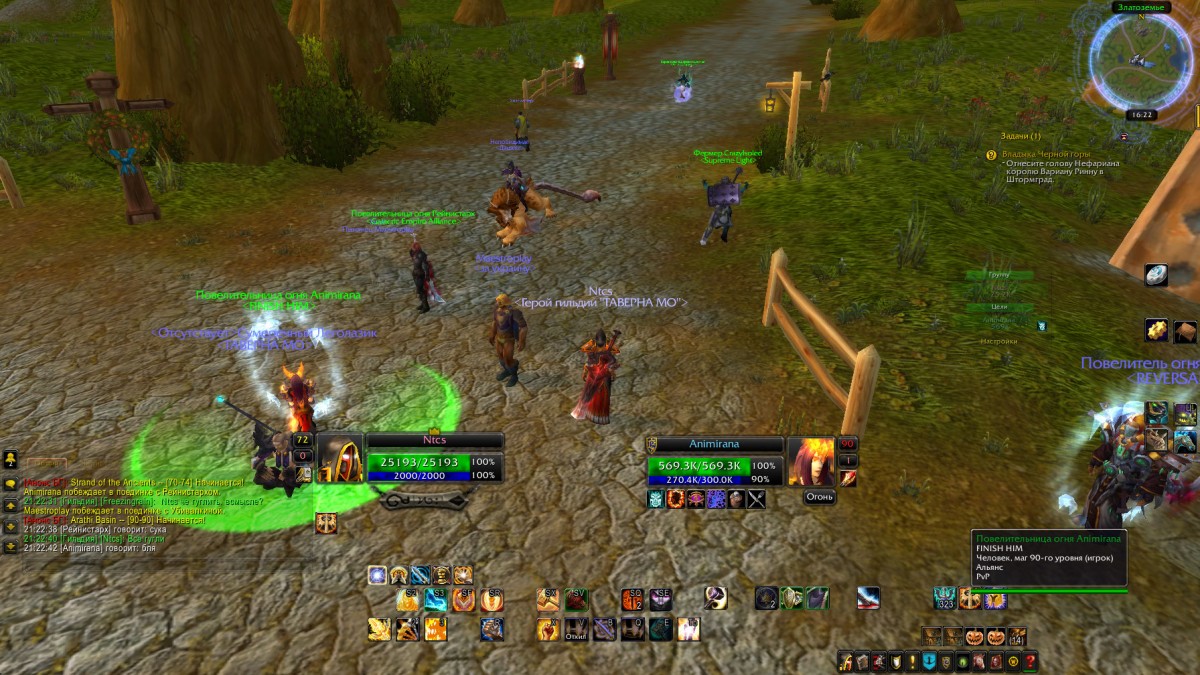Open the chat bubble button beside the chat log
The height and width of the screenshot is (675, 1200).
click(10, 483)
